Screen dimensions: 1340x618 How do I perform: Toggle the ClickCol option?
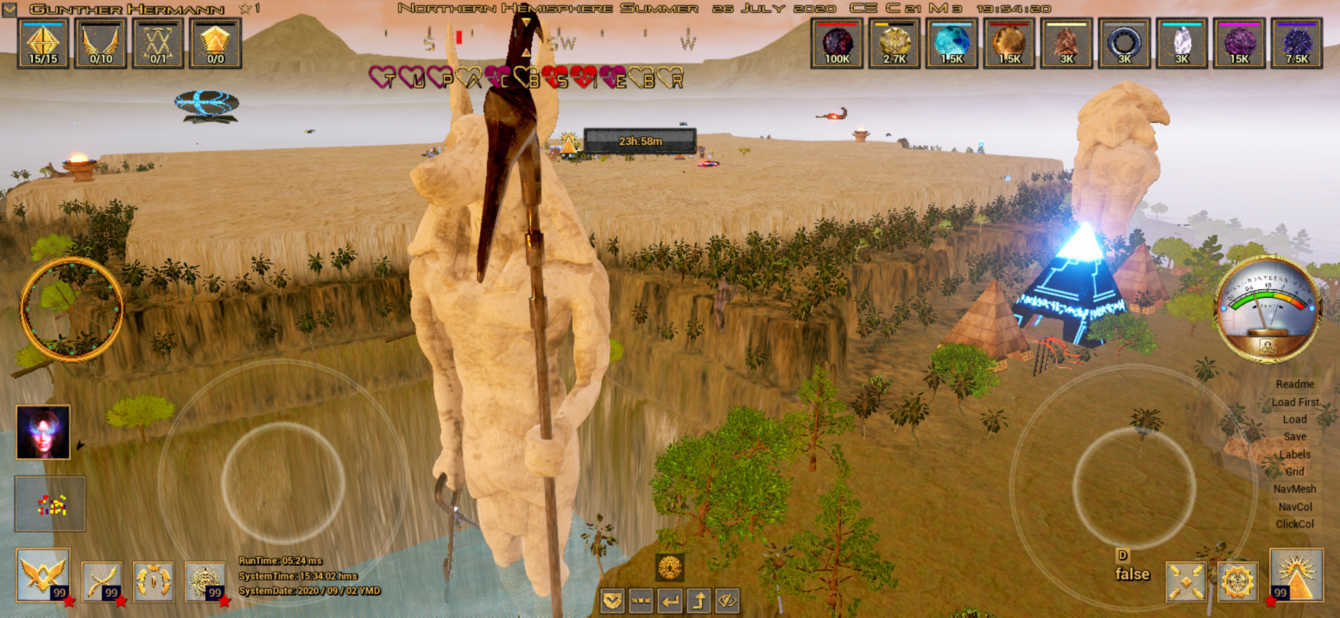click(x=1295, y=524)
